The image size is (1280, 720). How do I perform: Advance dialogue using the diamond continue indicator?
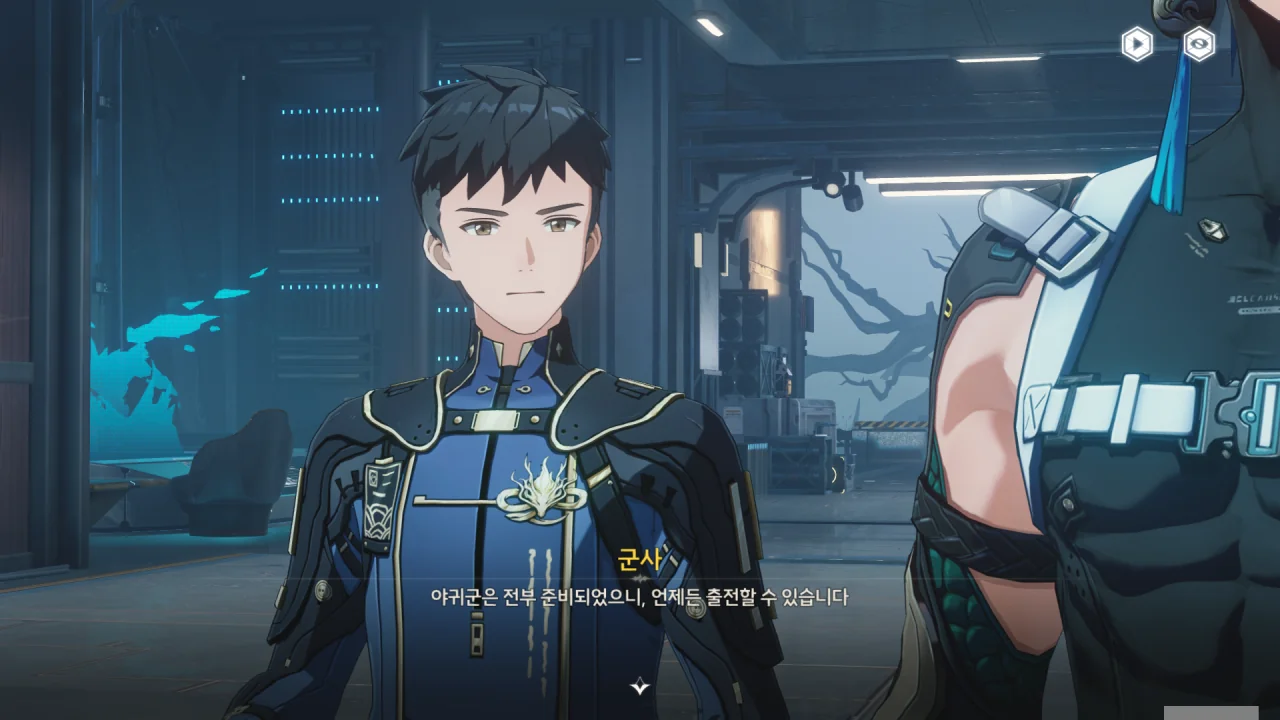point(640,686)
